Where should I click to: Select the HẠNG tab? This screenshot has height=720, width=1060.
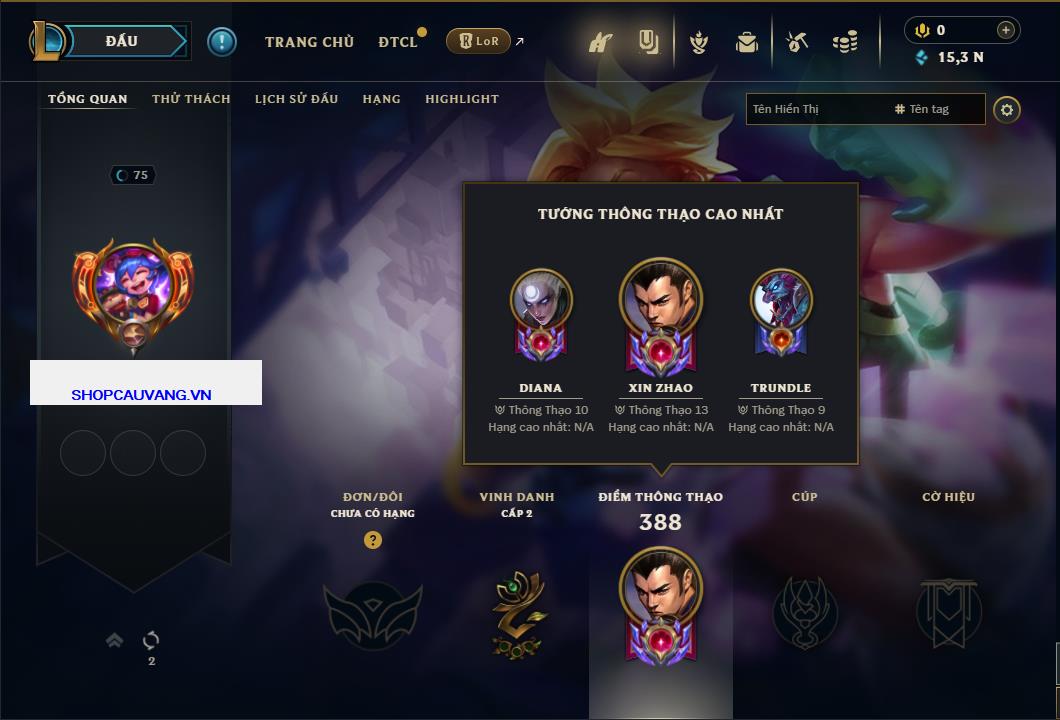pyautogui.click(x=381, y=99)
